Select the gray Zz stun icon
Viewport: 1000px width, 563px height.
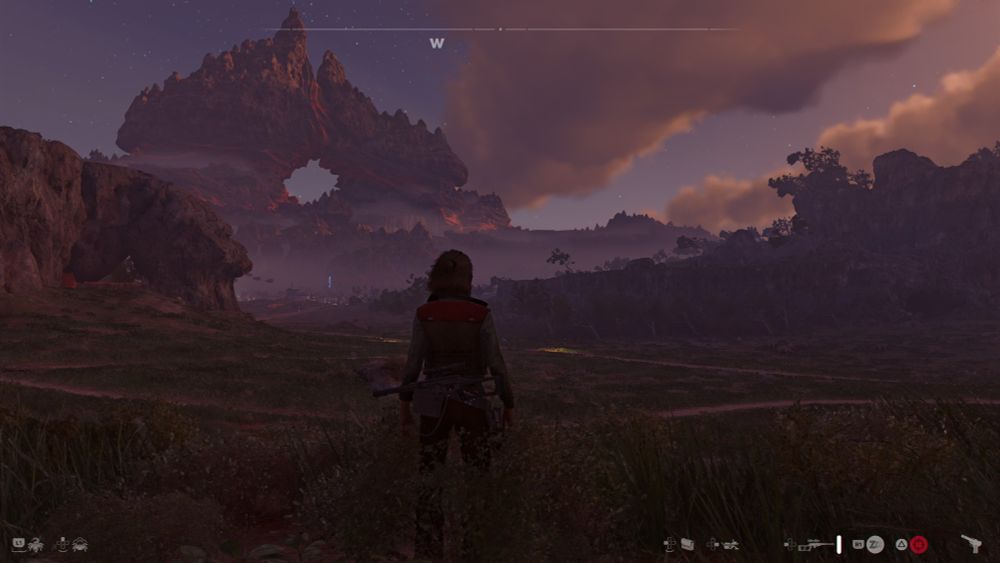pyautogui.click(x=875, y=544)
